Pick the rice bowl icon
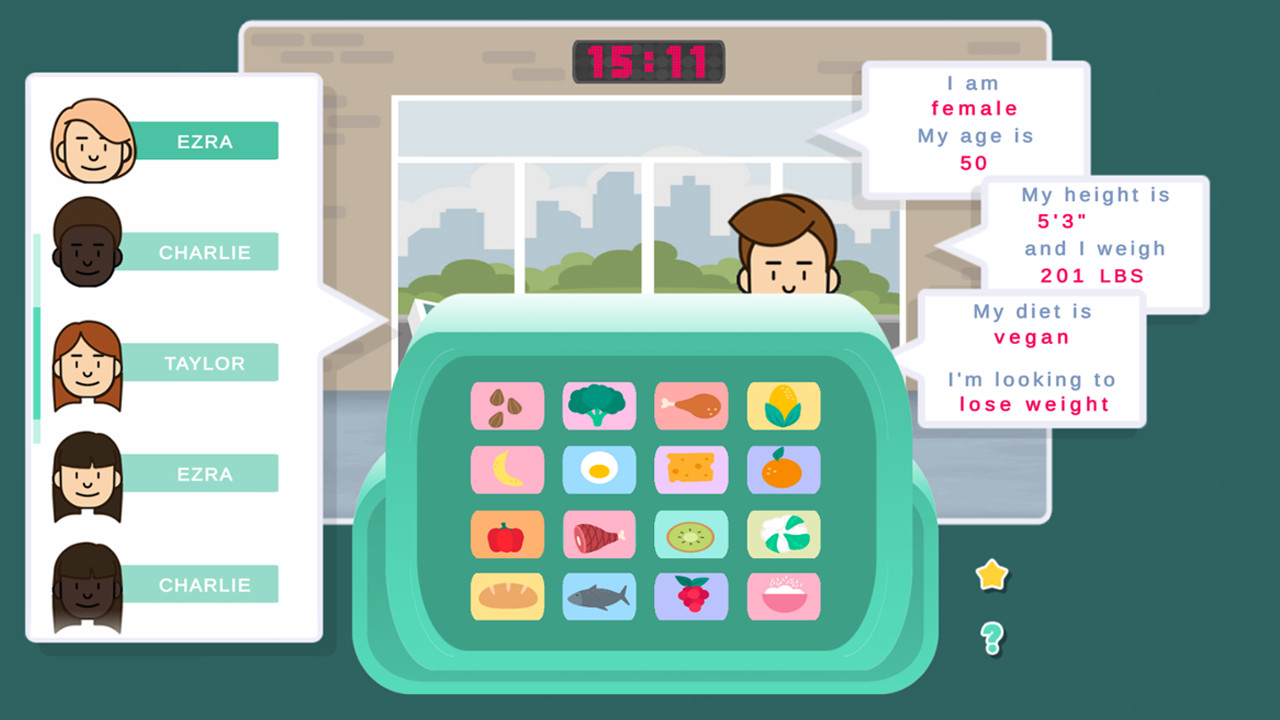Image resolution: width=1280 pixels, height=720 pixels. click(784, 597)
